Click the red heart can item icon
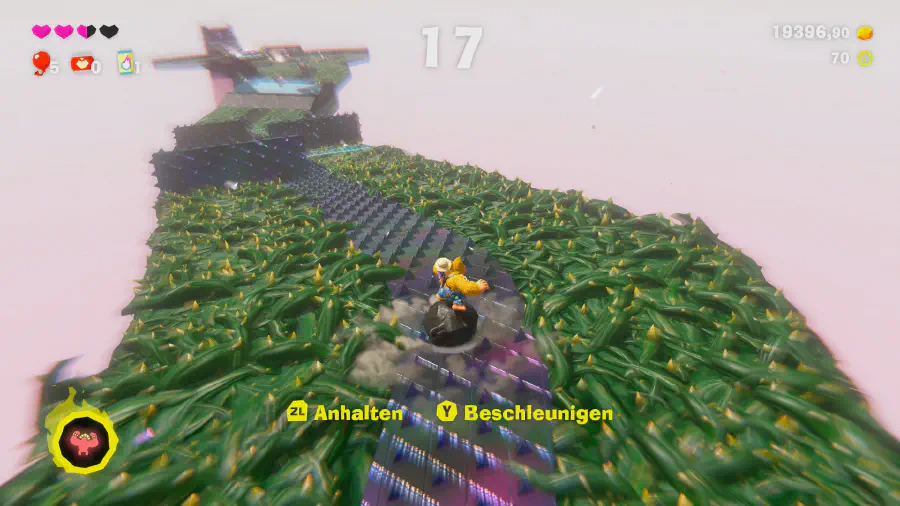This screenshot has width=900, height=506. click(x=81, y=63)
